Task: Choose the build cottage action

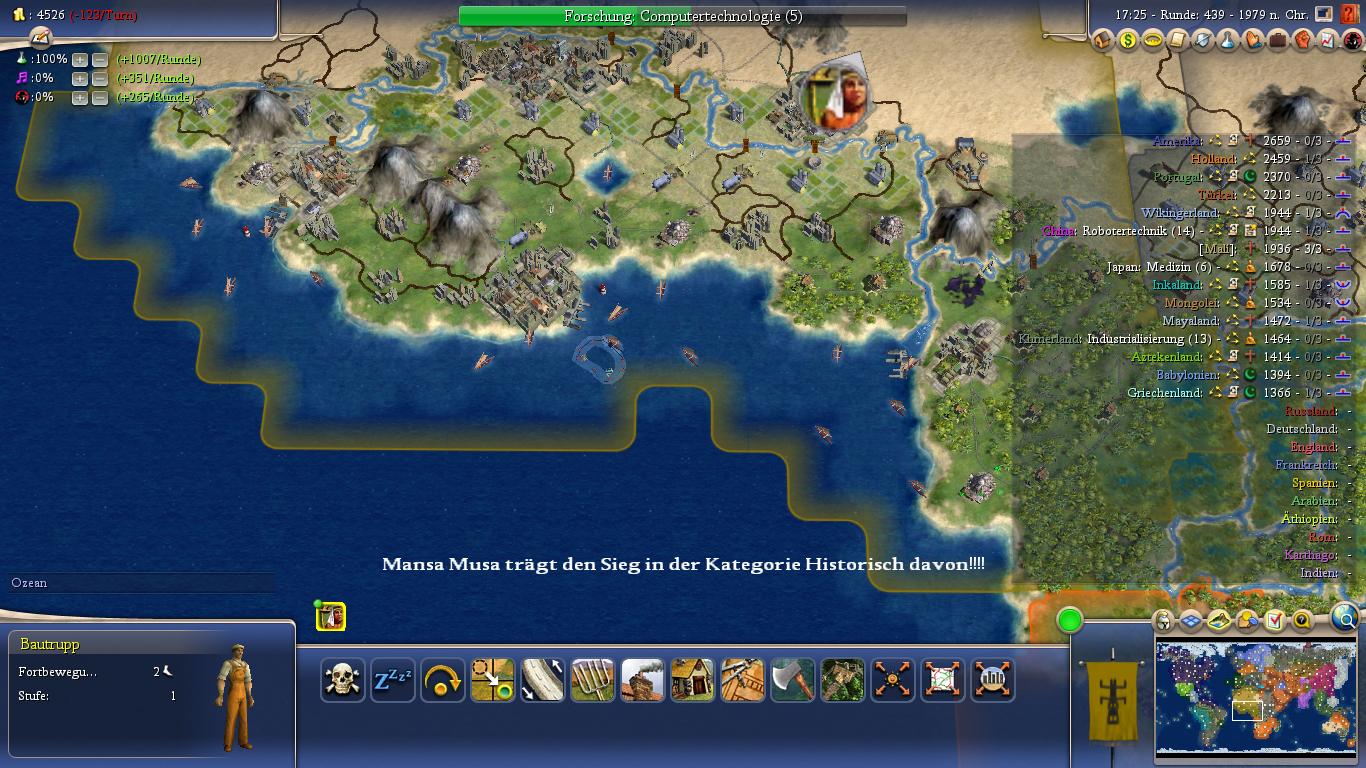Action: point(693,681)
